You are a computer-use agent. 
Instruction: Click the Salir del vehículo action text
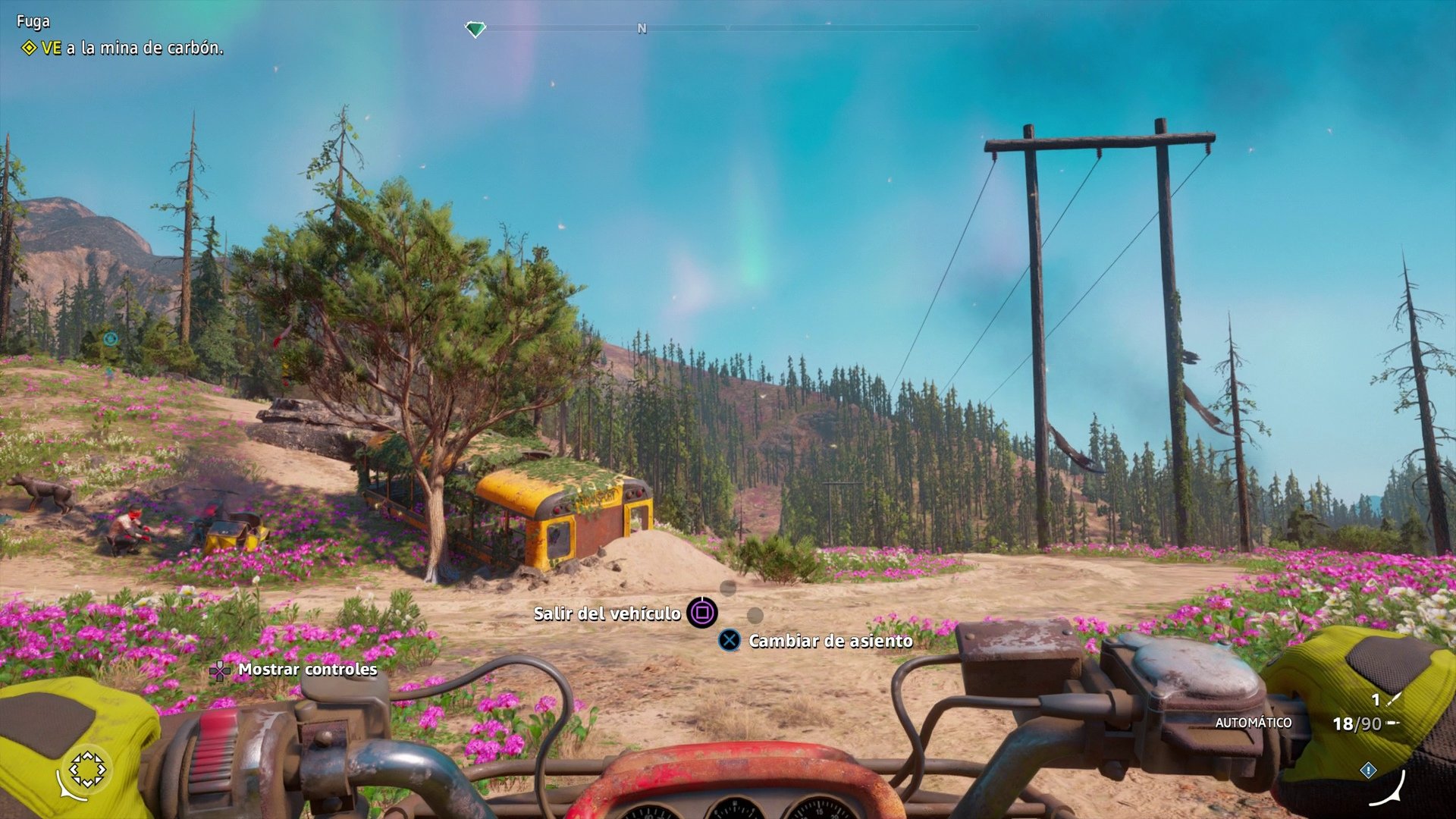coord(607,614)
